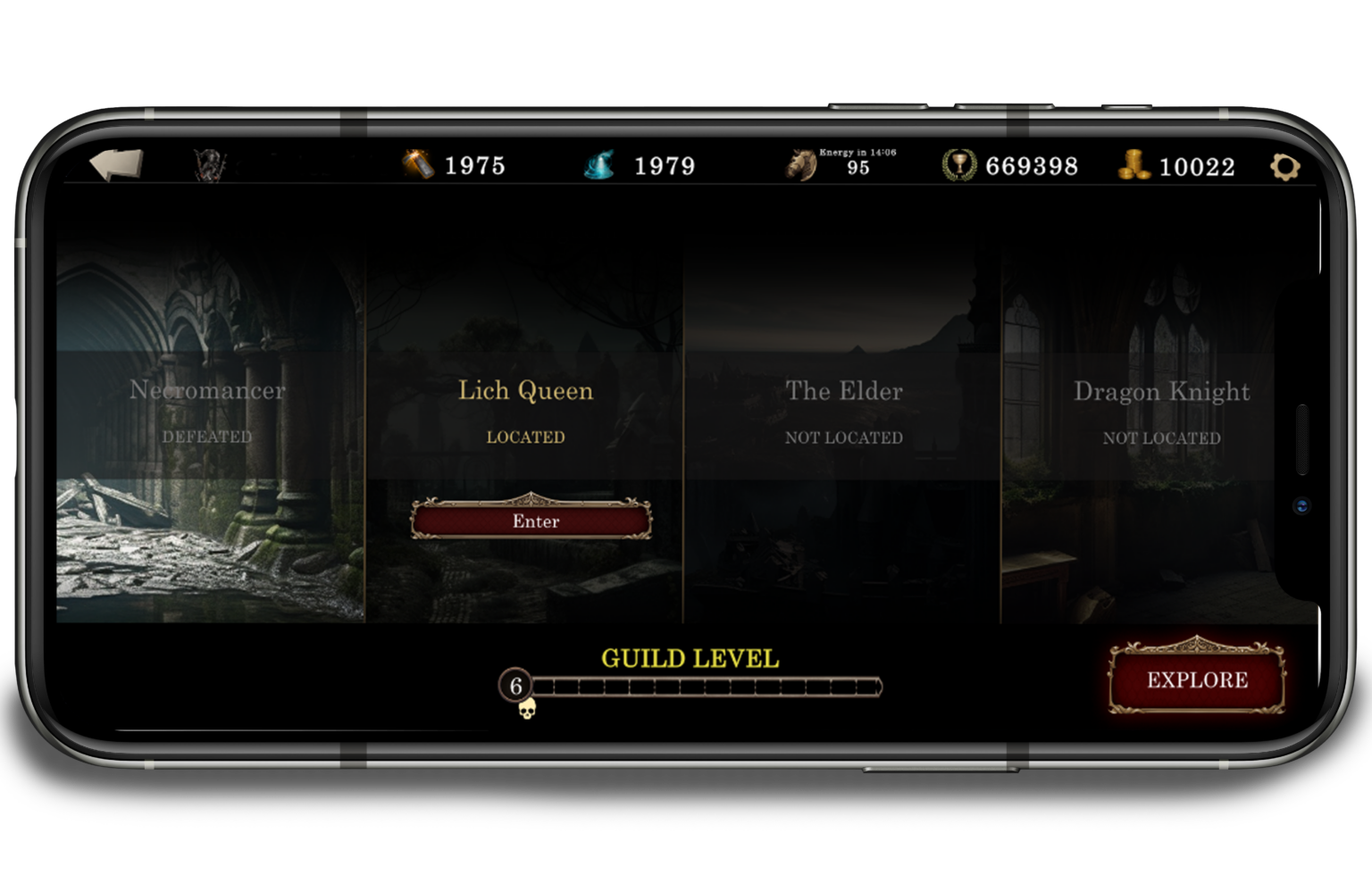Enter the Lich Queen encounter

(x=531, y=521)
